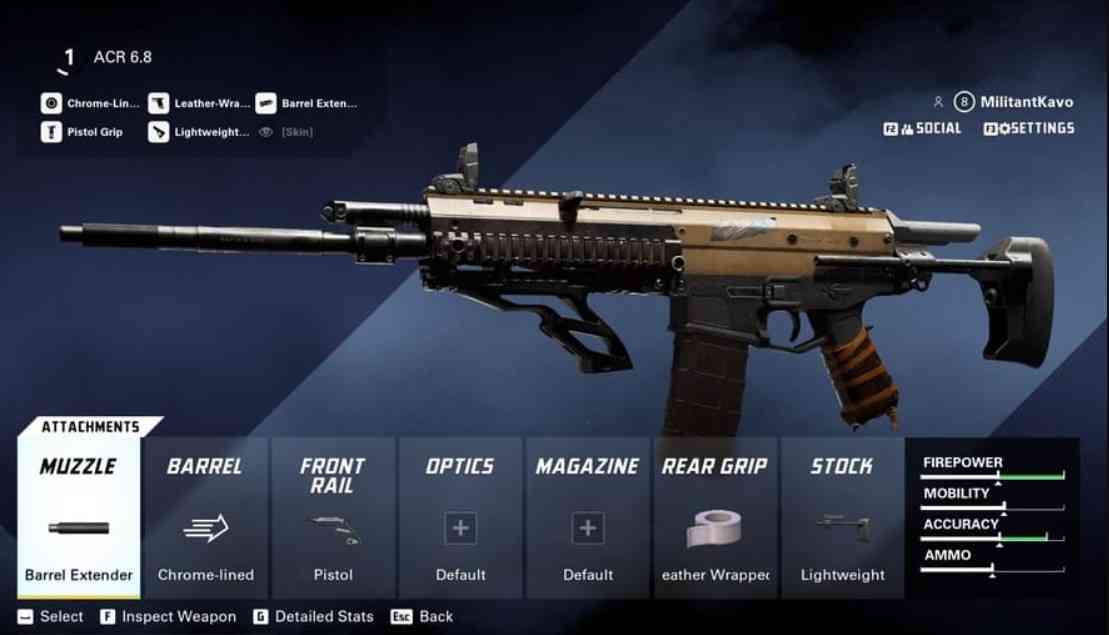Choose the Stock Lightweight slot
Image resolution: width=1109 pixels, height=635 pixels.
pos(842,517)
